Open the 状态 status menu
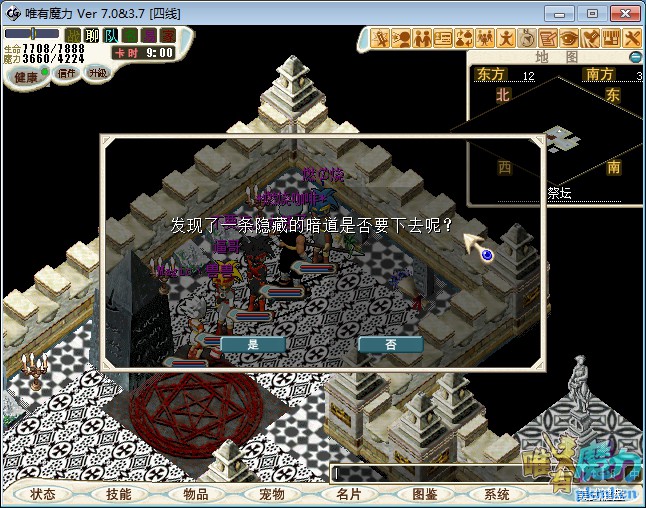Viewport: 646px width, 508px height. pyautogui.click(x=43, y=494)
